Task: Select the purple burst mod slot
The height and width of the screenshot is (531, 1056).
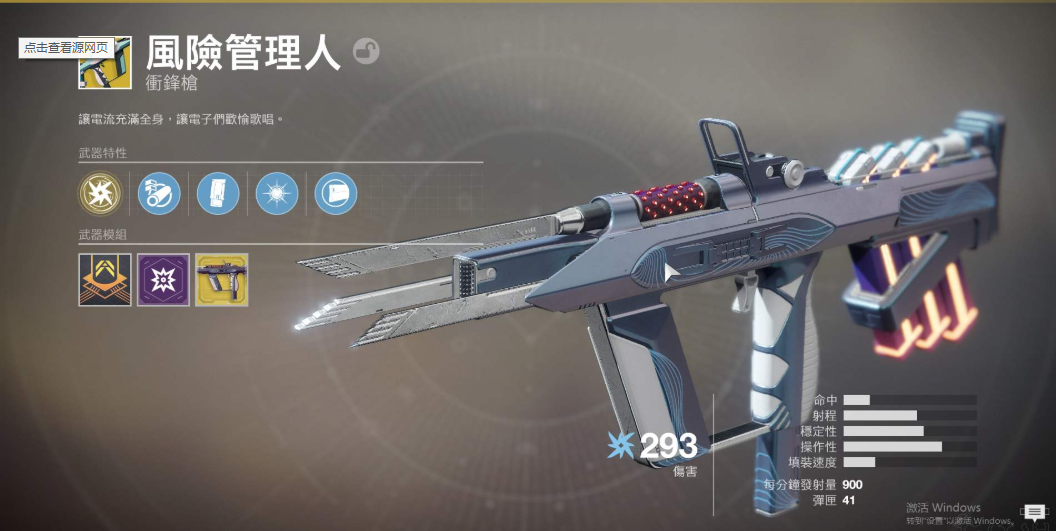Action: coord(163,280)
